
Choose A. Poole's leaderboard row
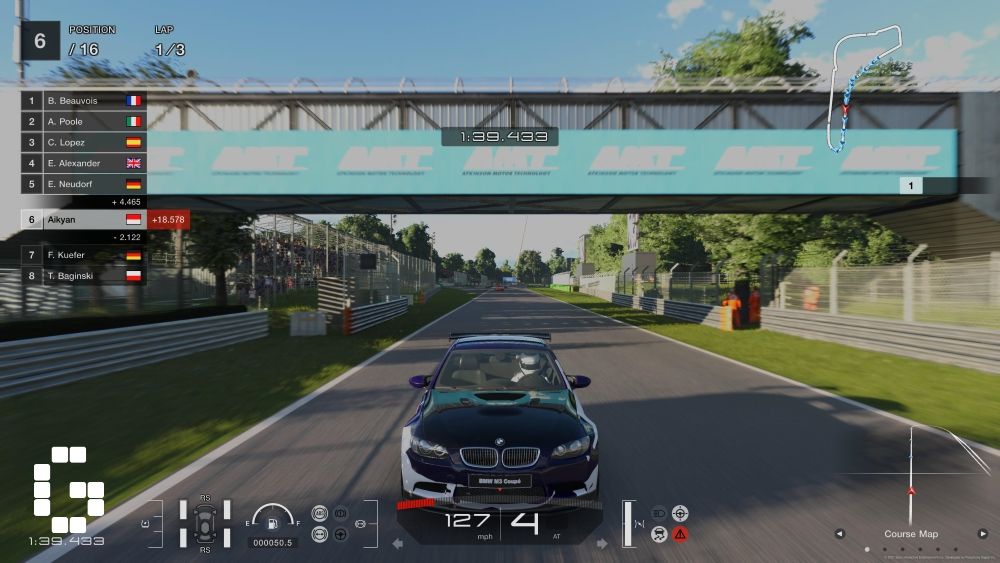84,122
